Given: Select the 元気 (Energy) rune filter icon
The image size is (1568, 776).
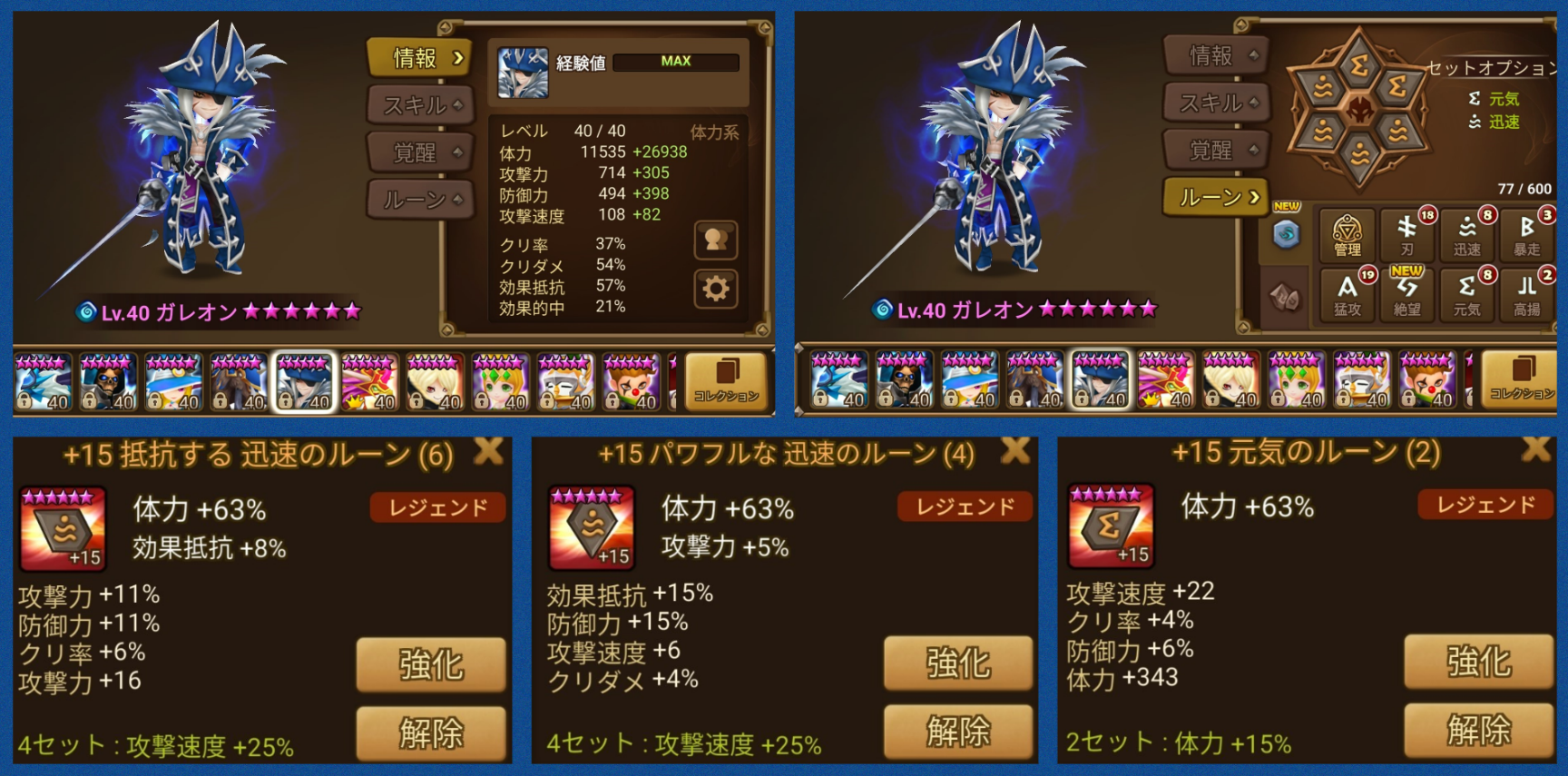Looking at the screenshot, I should [1466, 292].
